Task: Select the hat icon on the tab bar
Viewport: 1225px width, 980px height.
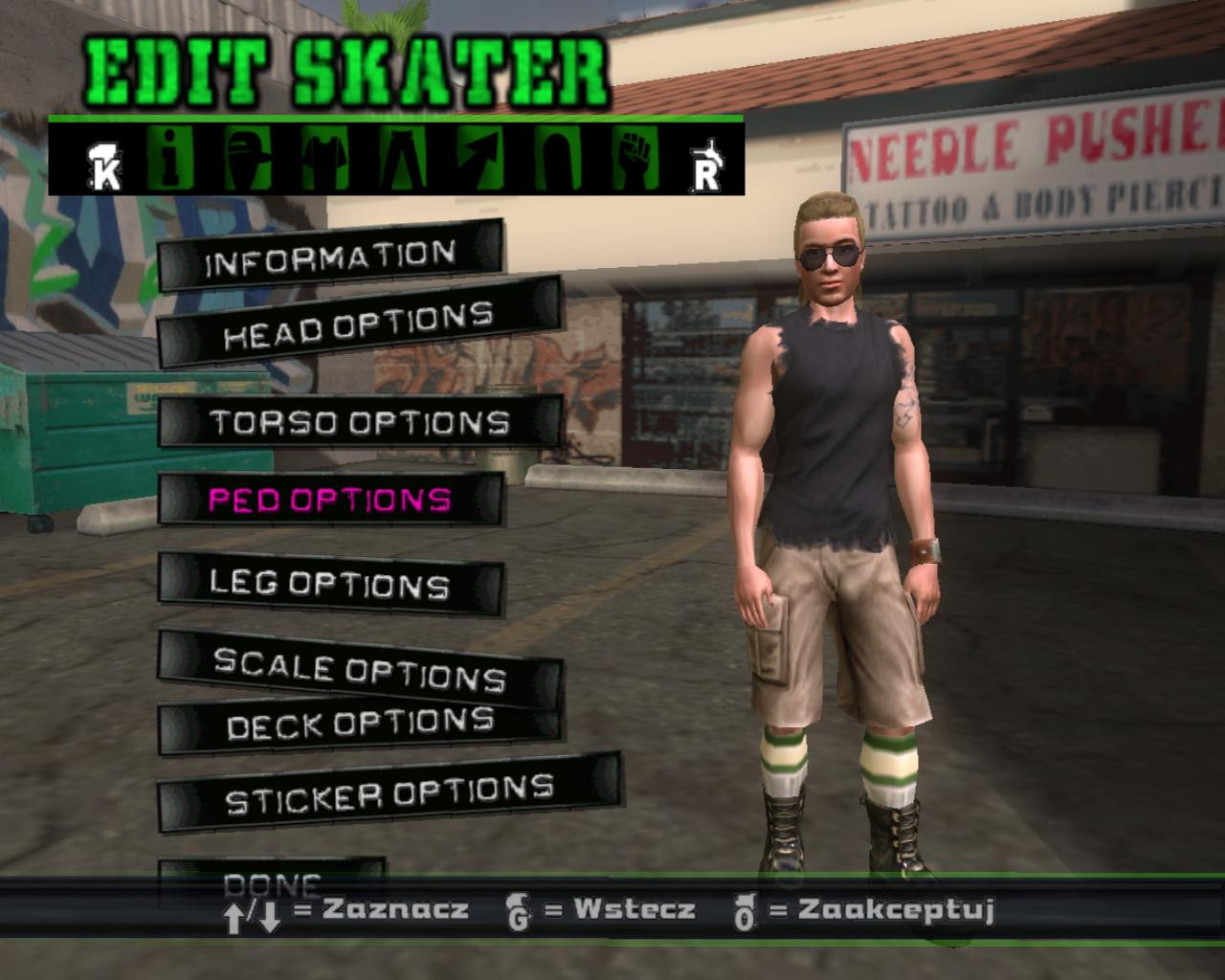Action: [247, 158]
